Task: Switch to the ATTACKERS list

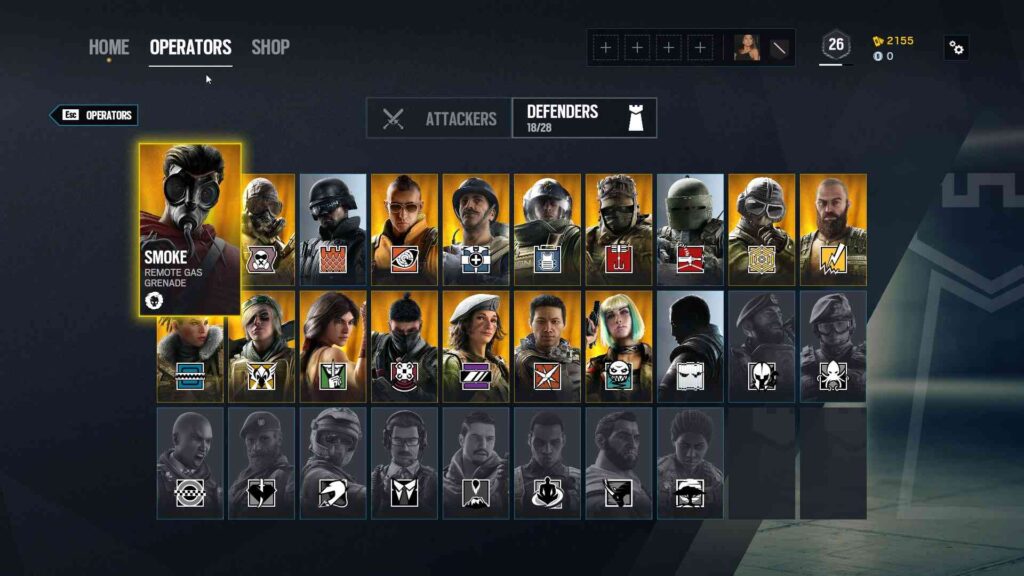Action: pos(439,119)
